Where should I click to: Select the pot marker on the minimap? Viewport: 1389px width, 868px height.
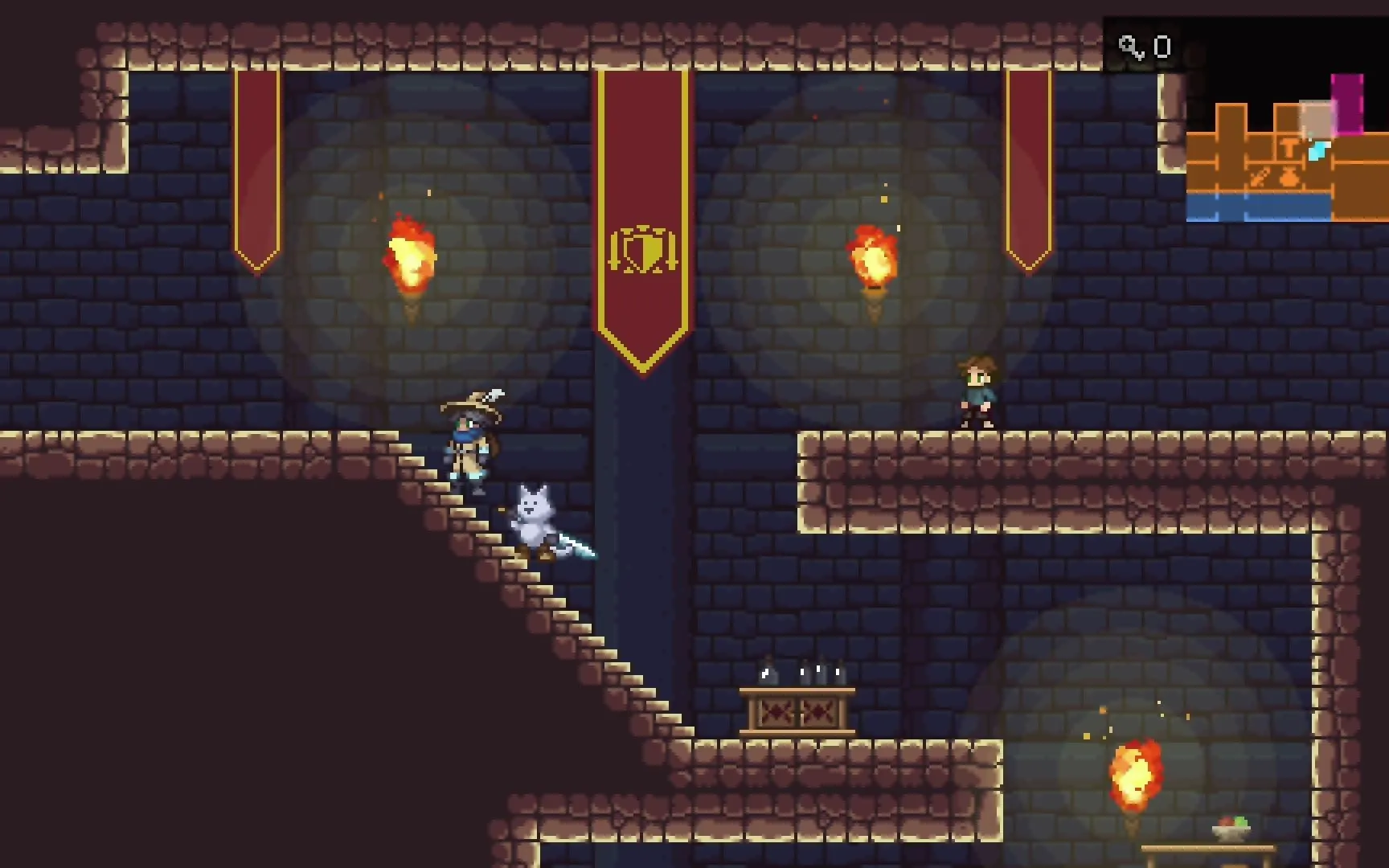[1290, 177]
